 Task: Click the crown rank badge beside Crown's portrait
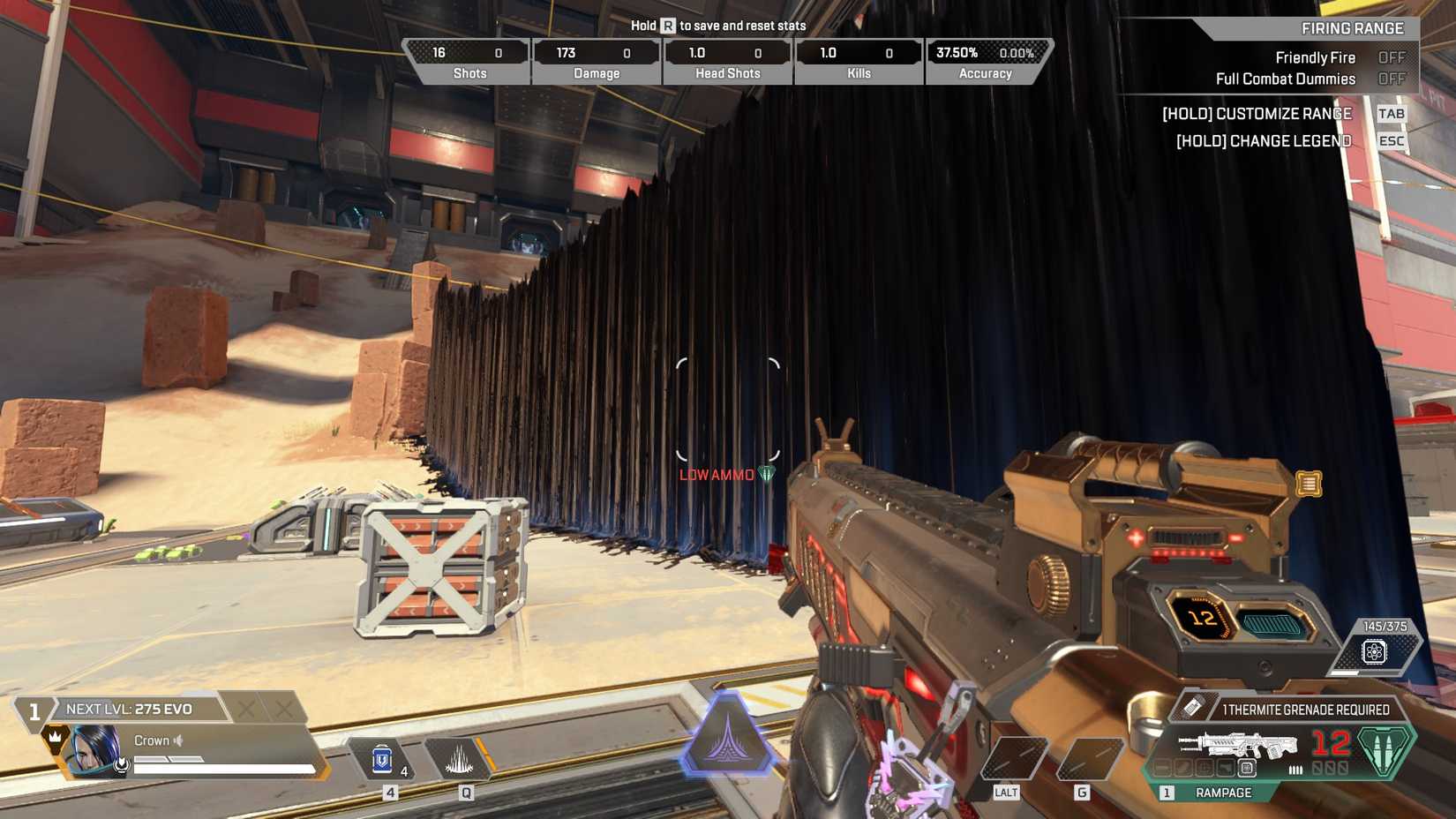[x=55, y=739]
